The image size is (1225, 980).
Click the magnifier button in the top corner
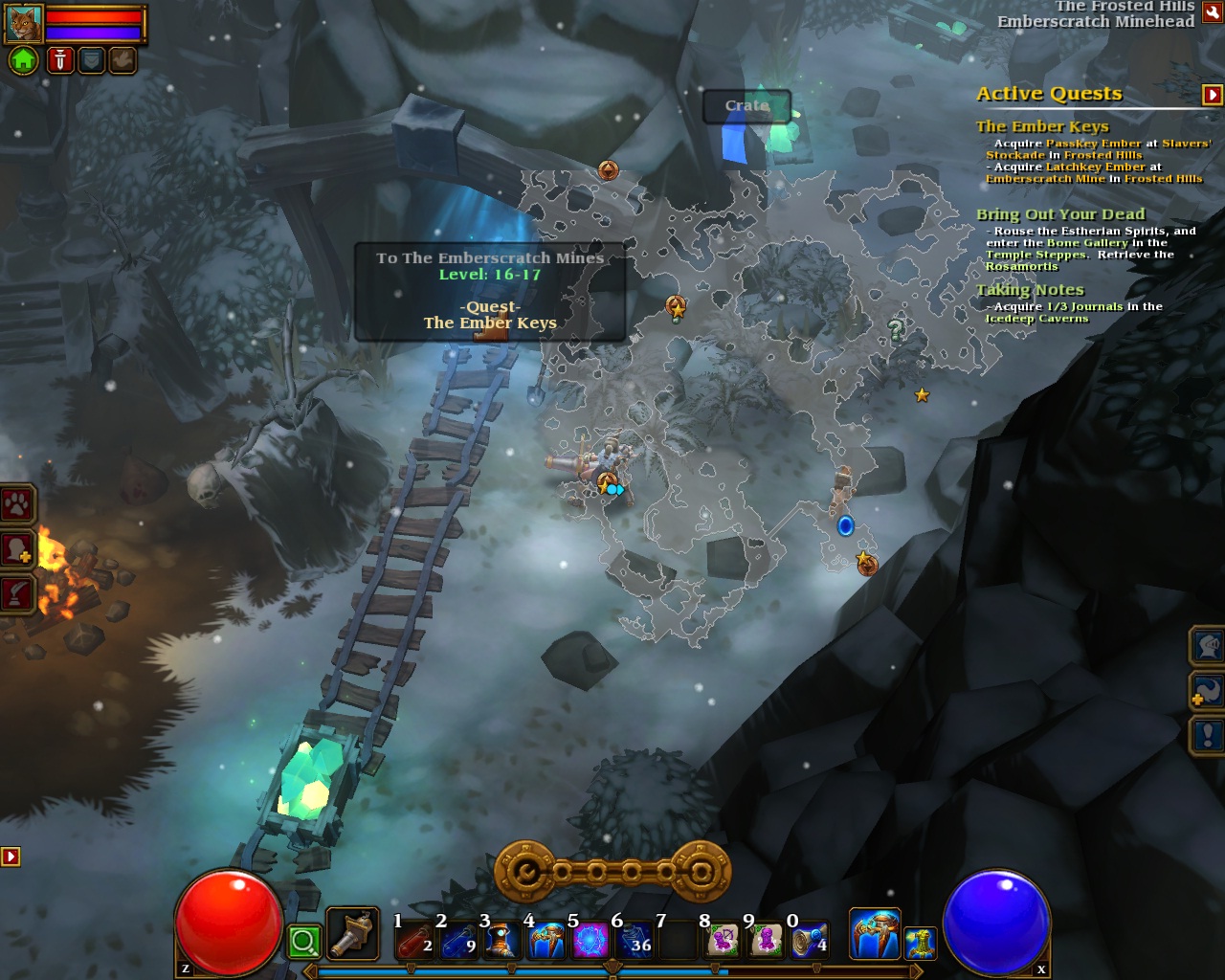pyautogui.click(x=1212, y=11)
